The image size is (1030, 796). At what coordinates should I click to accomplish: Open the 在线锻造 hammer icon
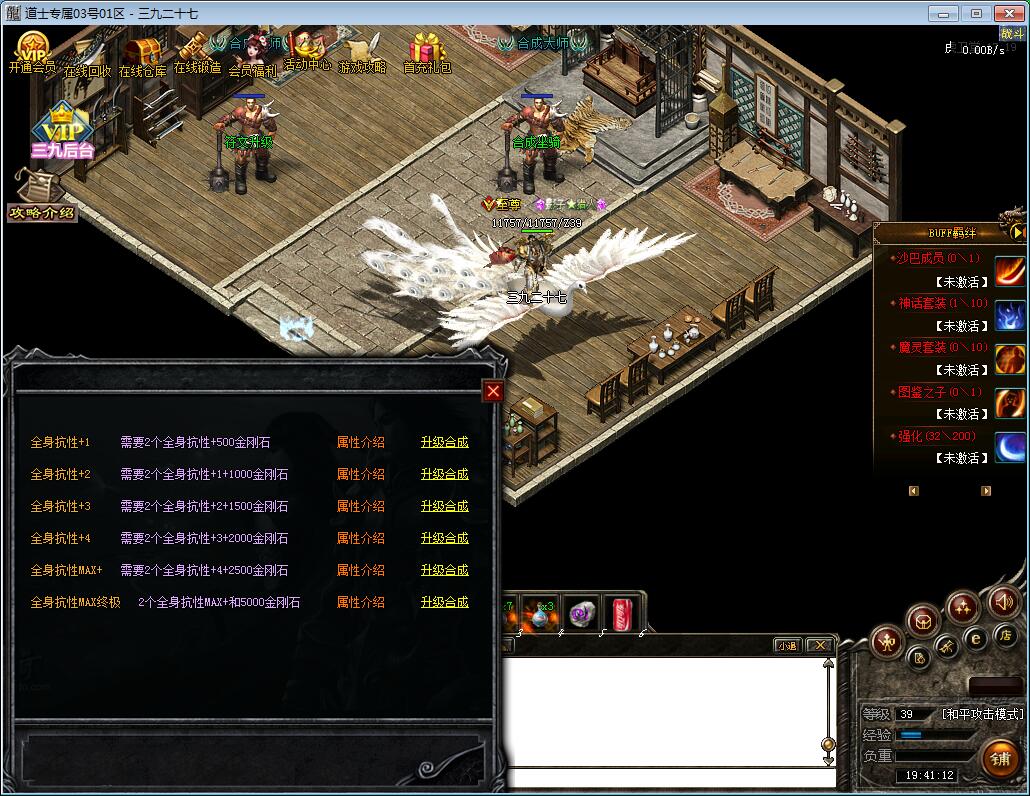point(197,52)
